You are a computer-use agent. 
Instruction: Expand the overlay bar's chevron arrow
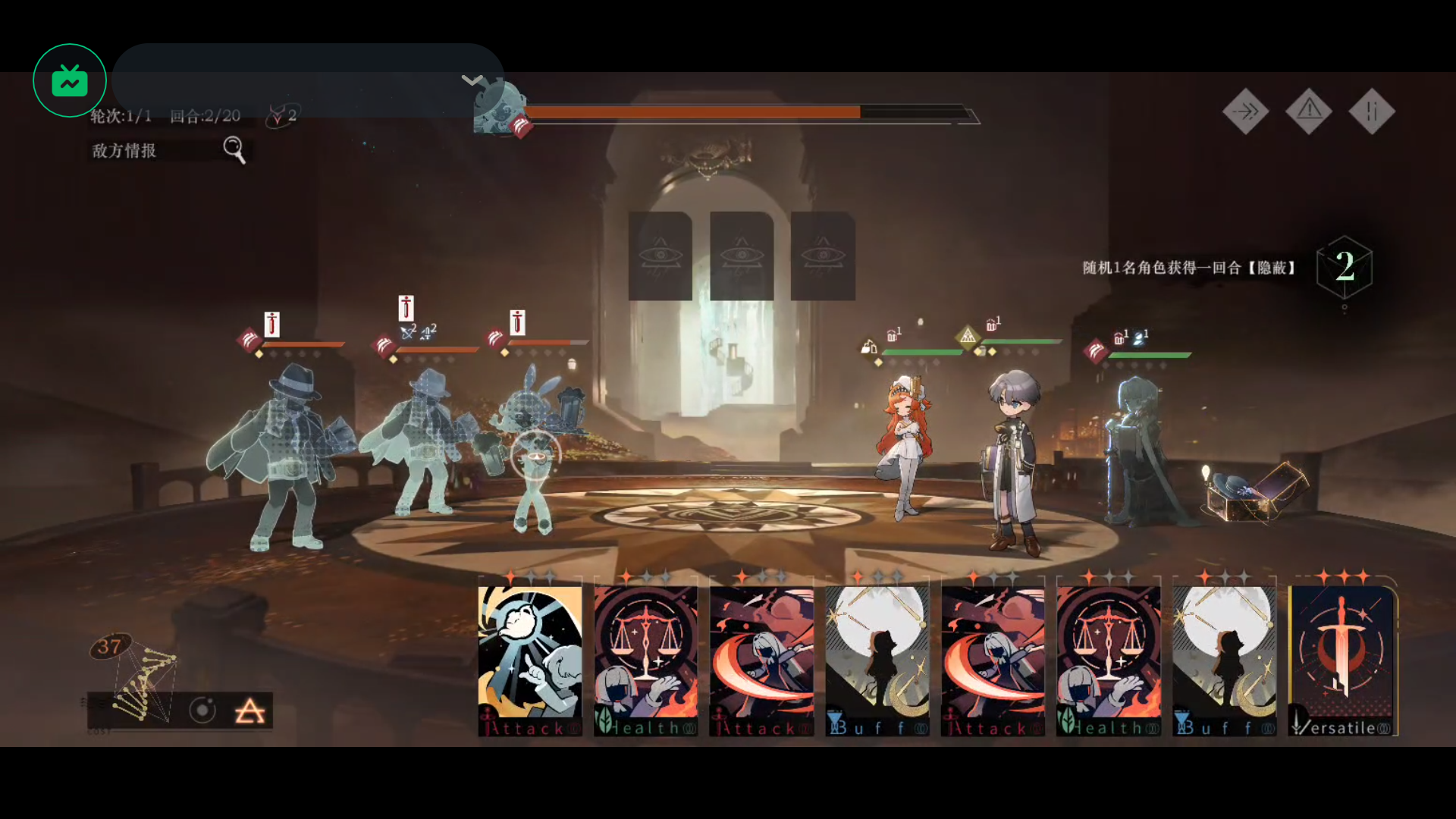pyautogui.click(x=472, y=80)
